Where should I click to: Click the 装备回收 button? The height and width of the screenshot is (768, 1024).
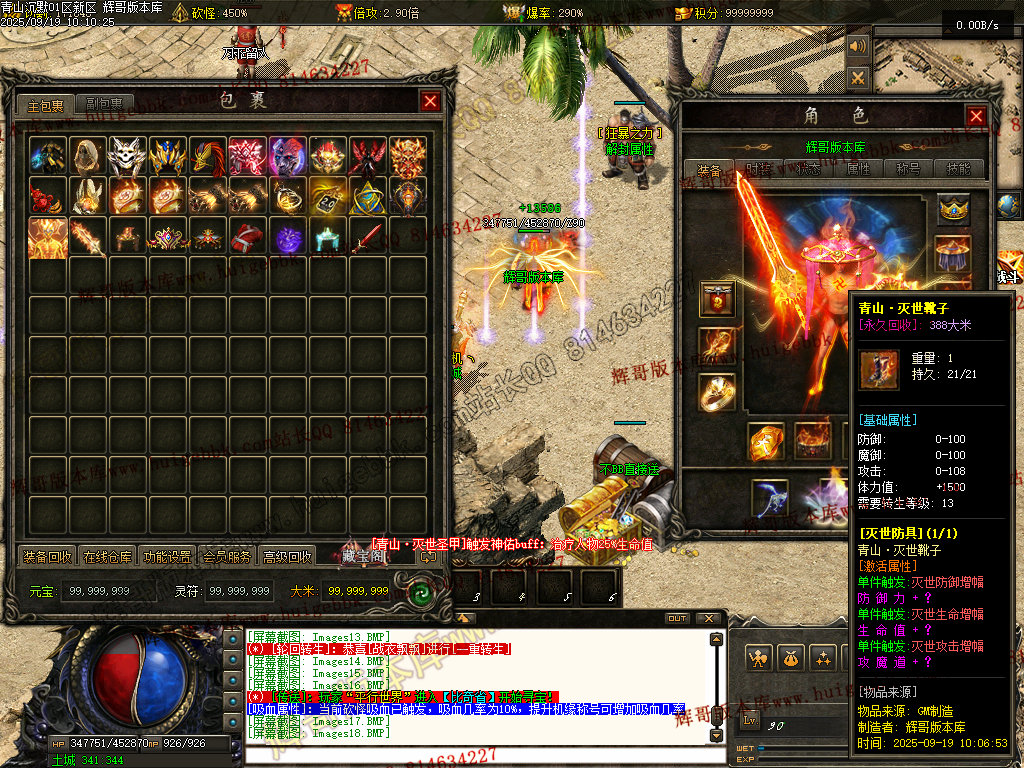pyautogui.click(x=48, y=556)
